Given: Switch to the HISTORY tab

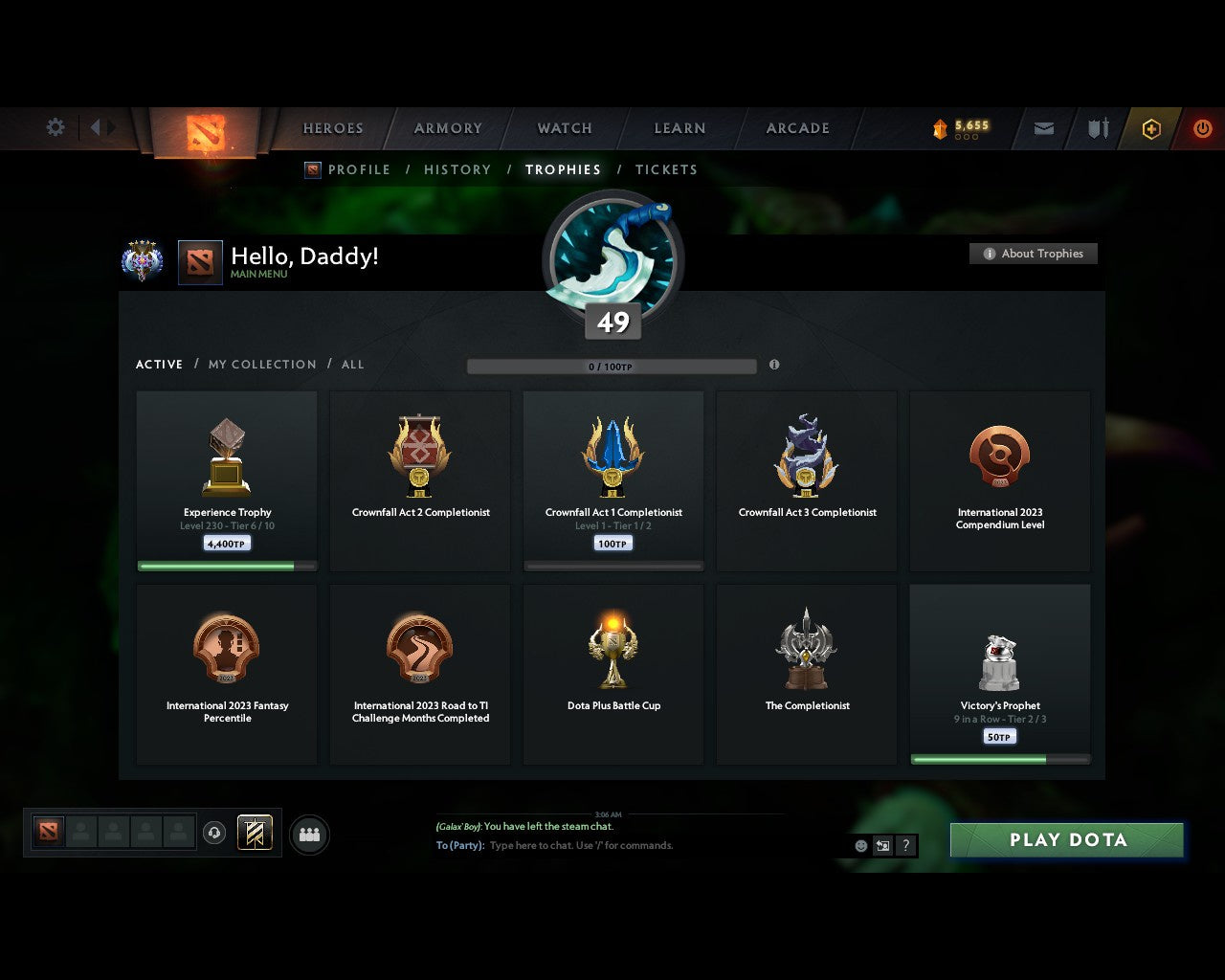Looking at the screenshot, I should [457, 169].
